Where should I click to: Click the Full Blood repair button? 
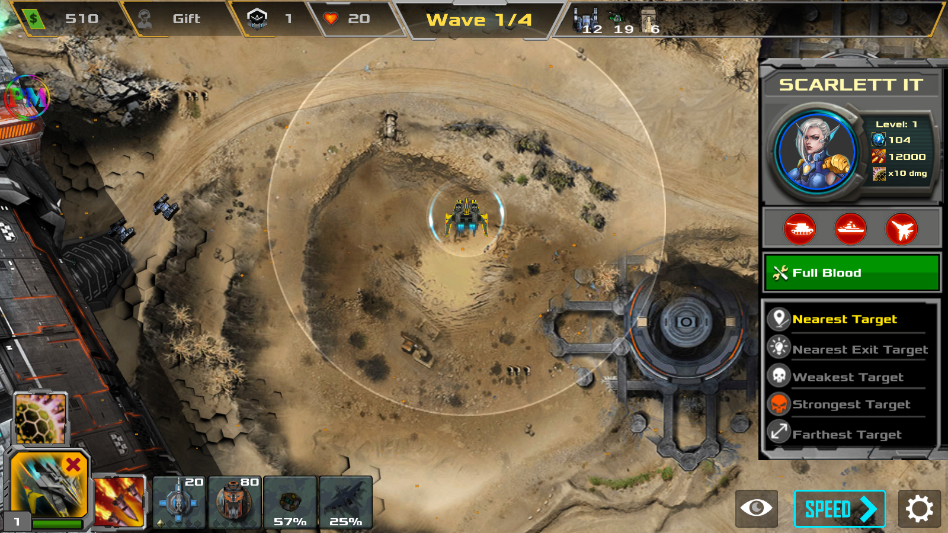click(x=849, y=273)
